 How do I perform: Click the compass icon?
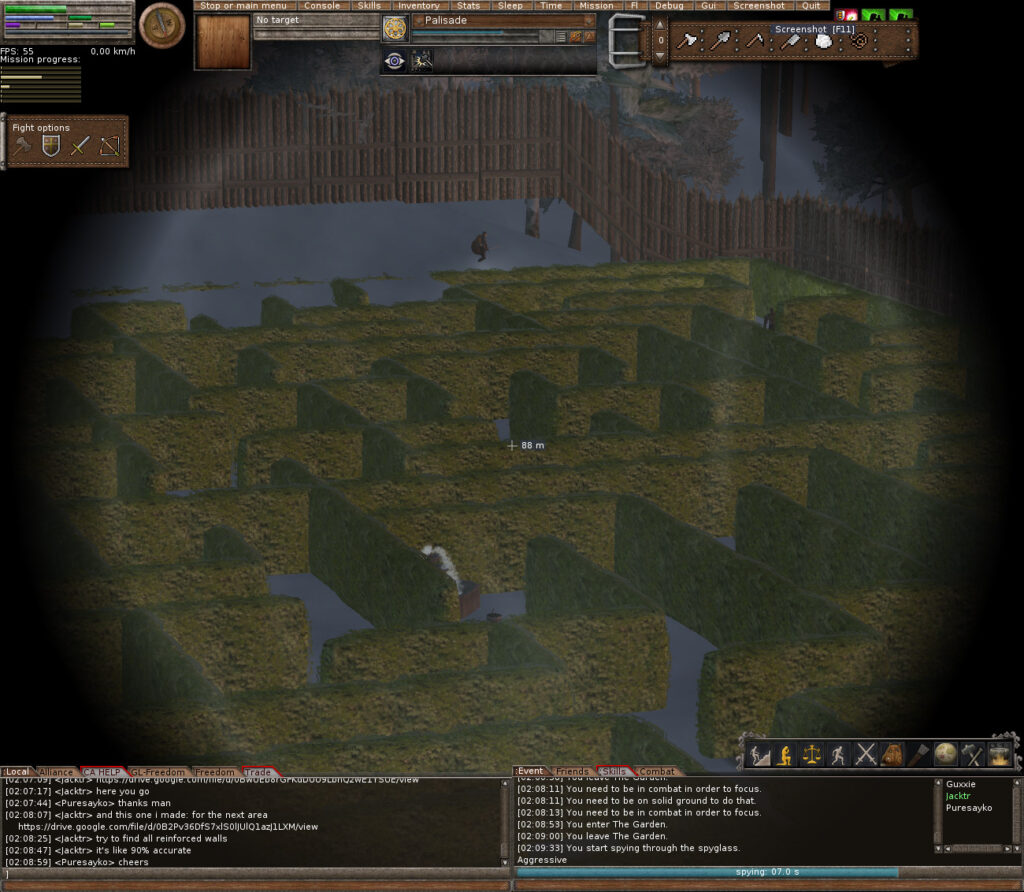point(161,26)
